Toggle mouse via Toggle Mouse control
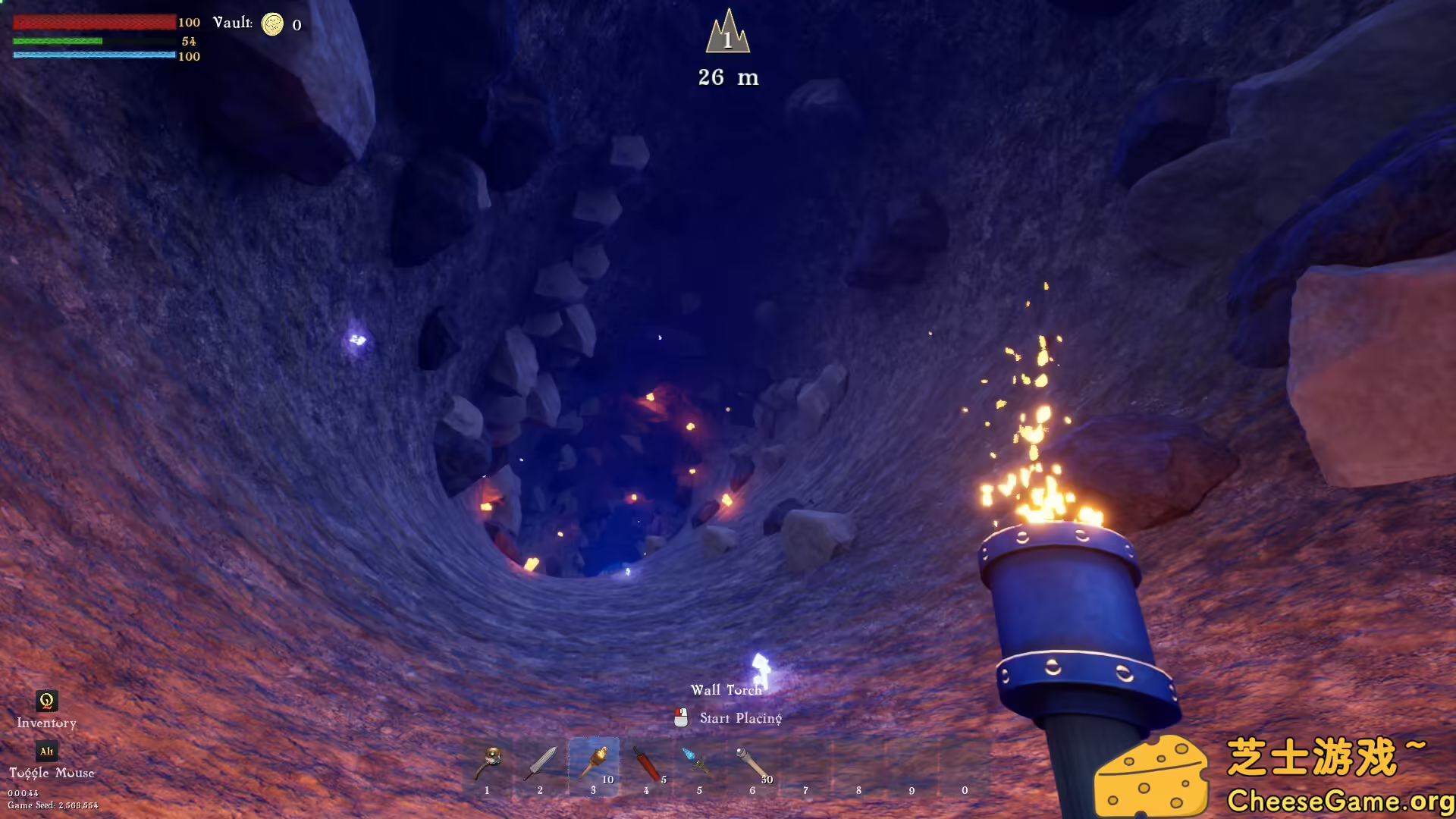Screen dimensions: 1456x819 pos(52,772)
